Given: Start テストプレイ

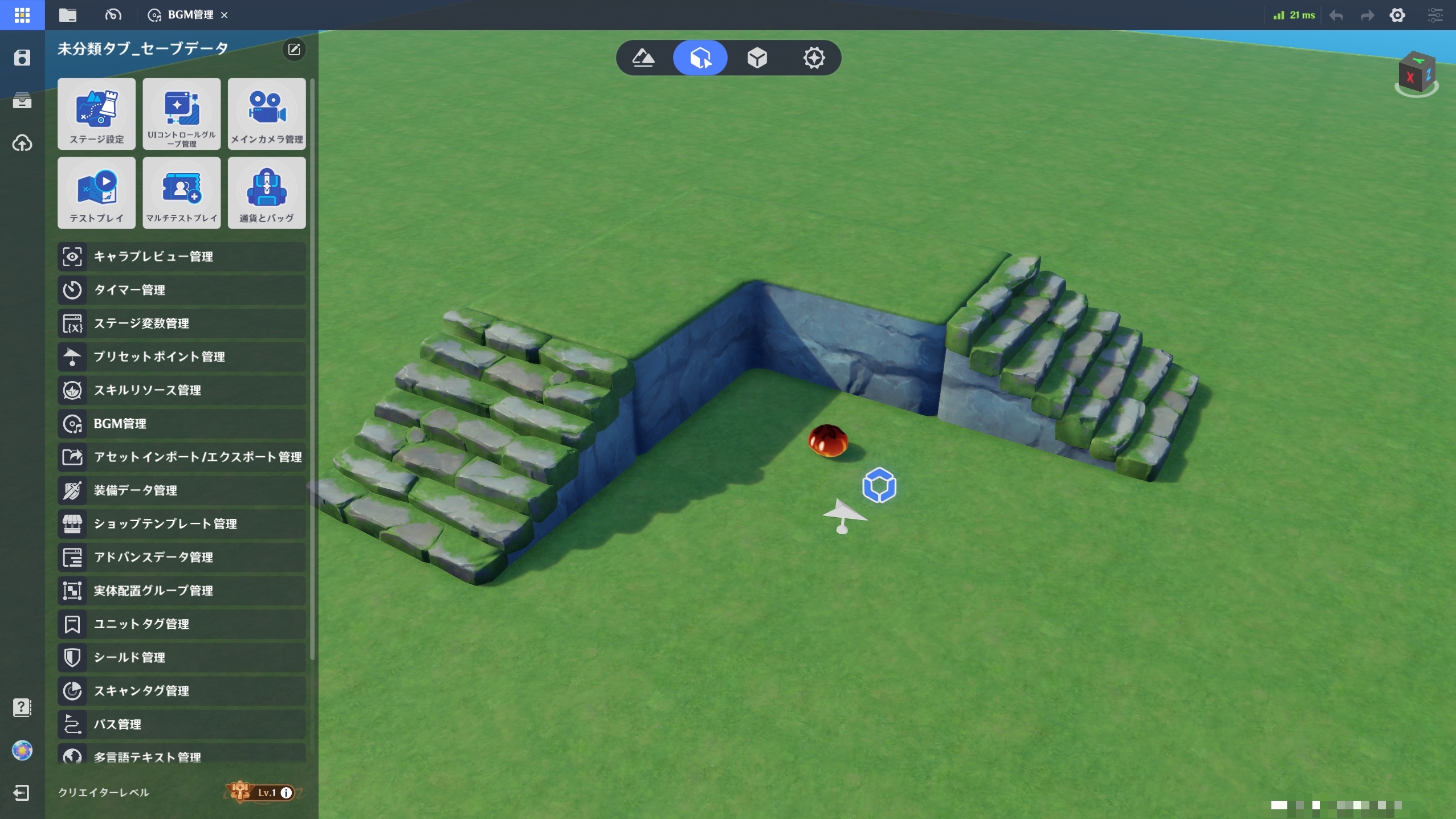Looking at the screenshot, I should (x=96, y=193).
